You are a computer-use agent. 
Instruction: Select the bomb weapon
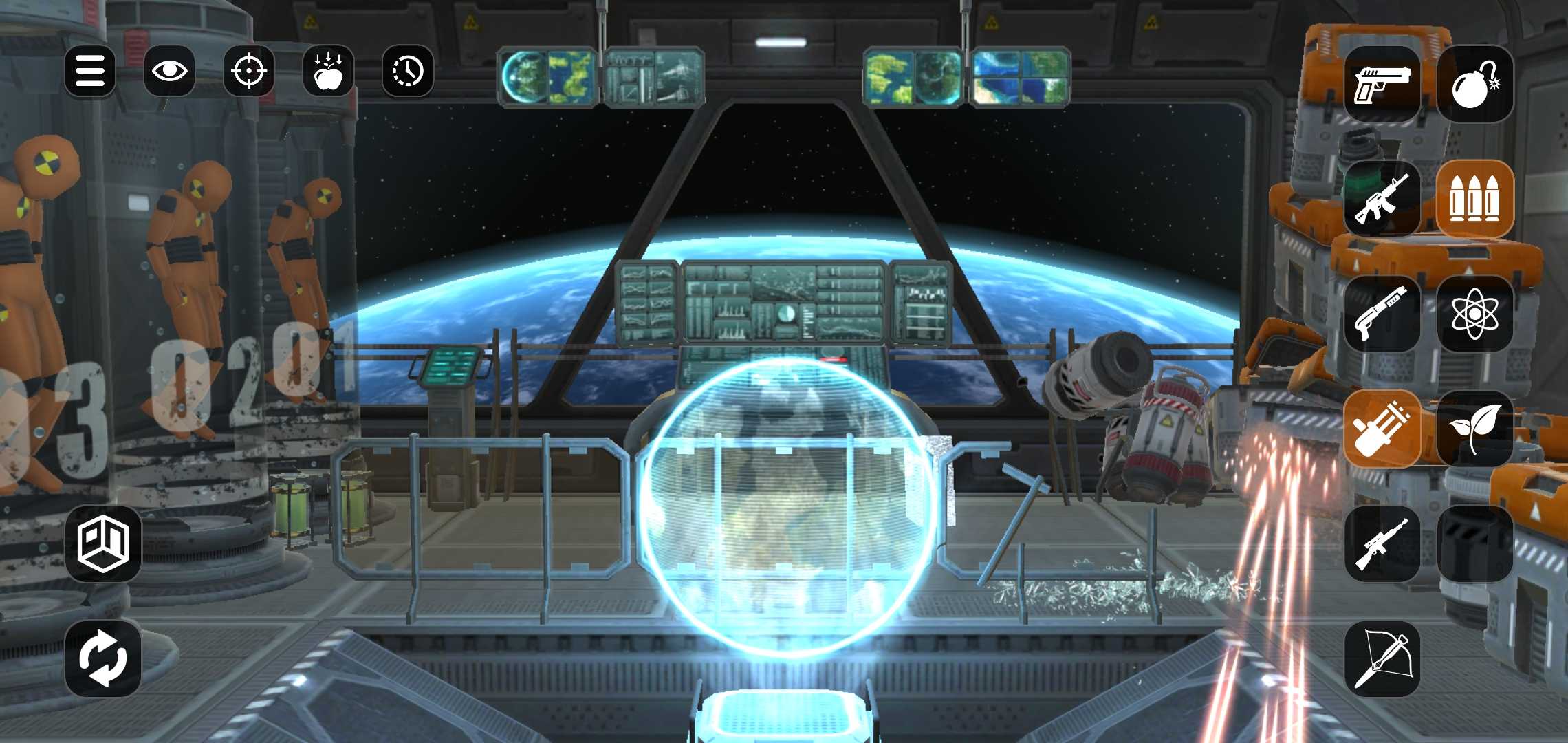point(1474,84)
